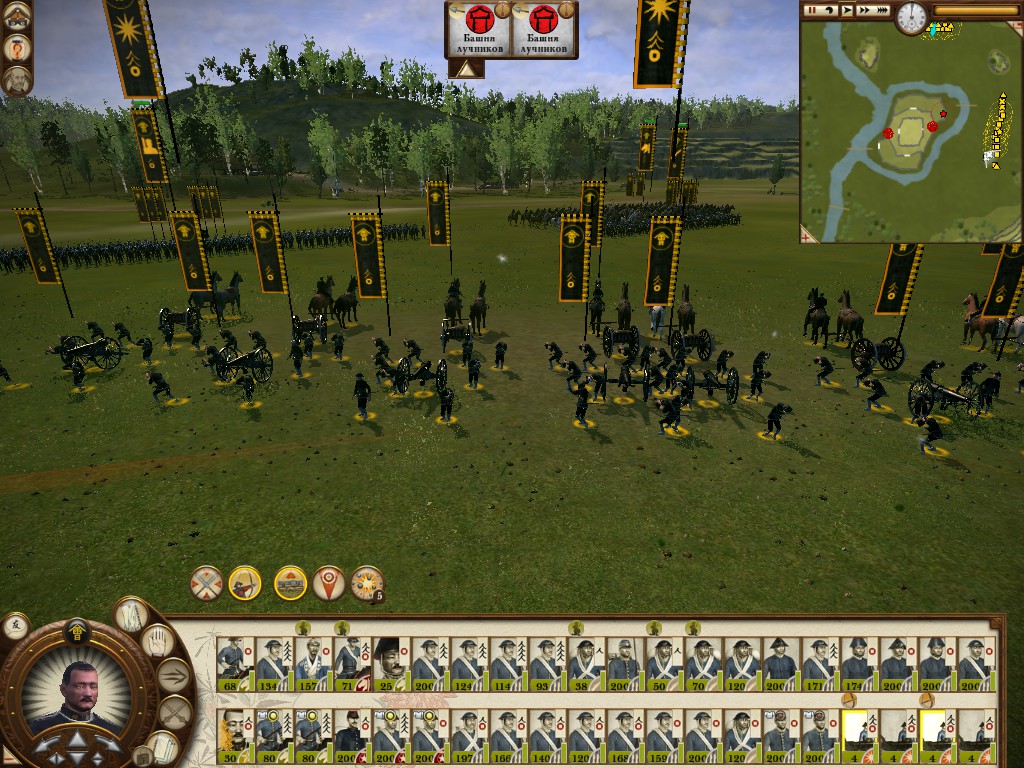
Task: Toggle the fire-at-will archer ability
Action: click(245, 583)
